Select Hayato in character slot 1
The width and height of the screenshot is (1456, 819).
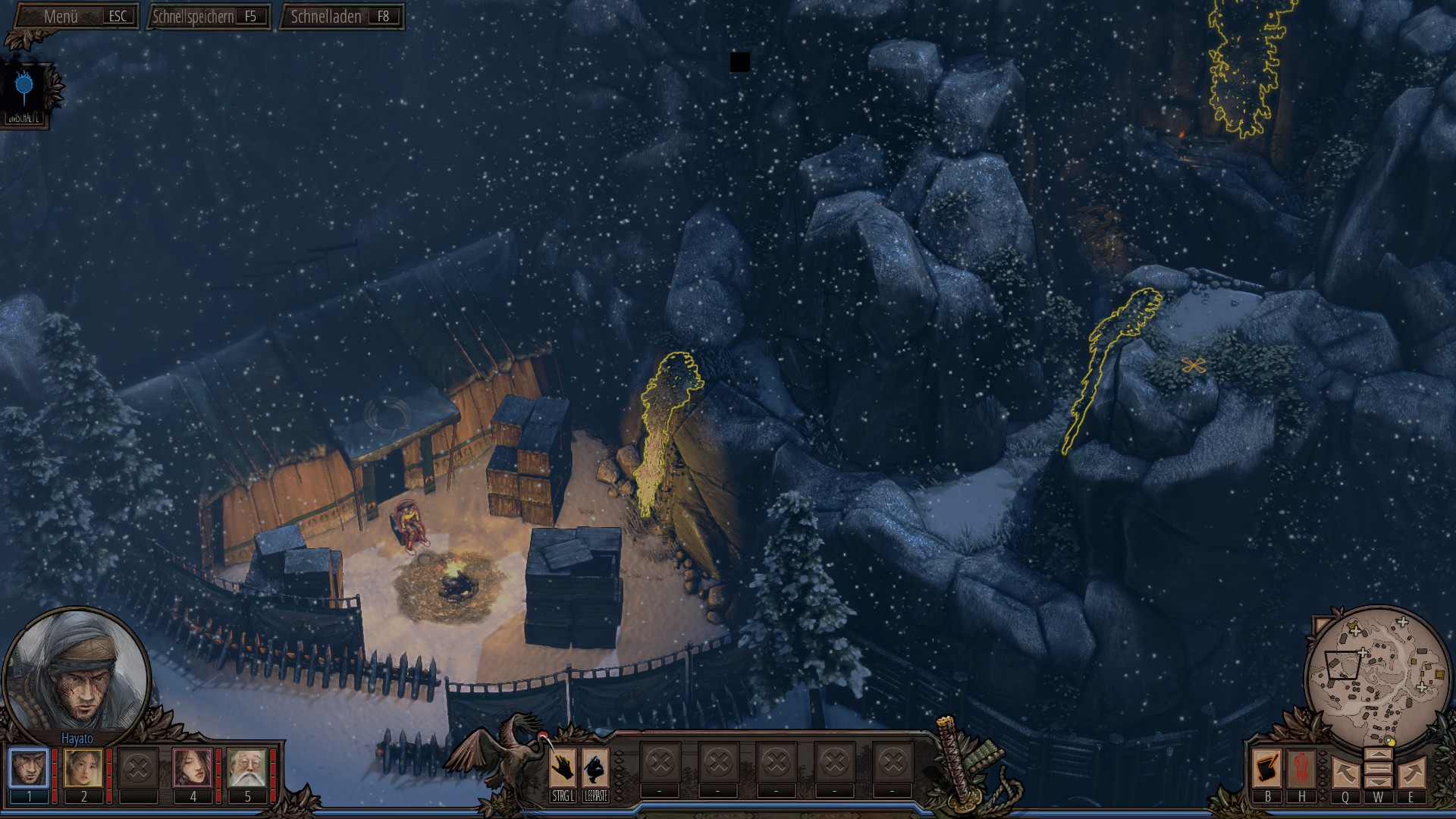pos(30,768)
